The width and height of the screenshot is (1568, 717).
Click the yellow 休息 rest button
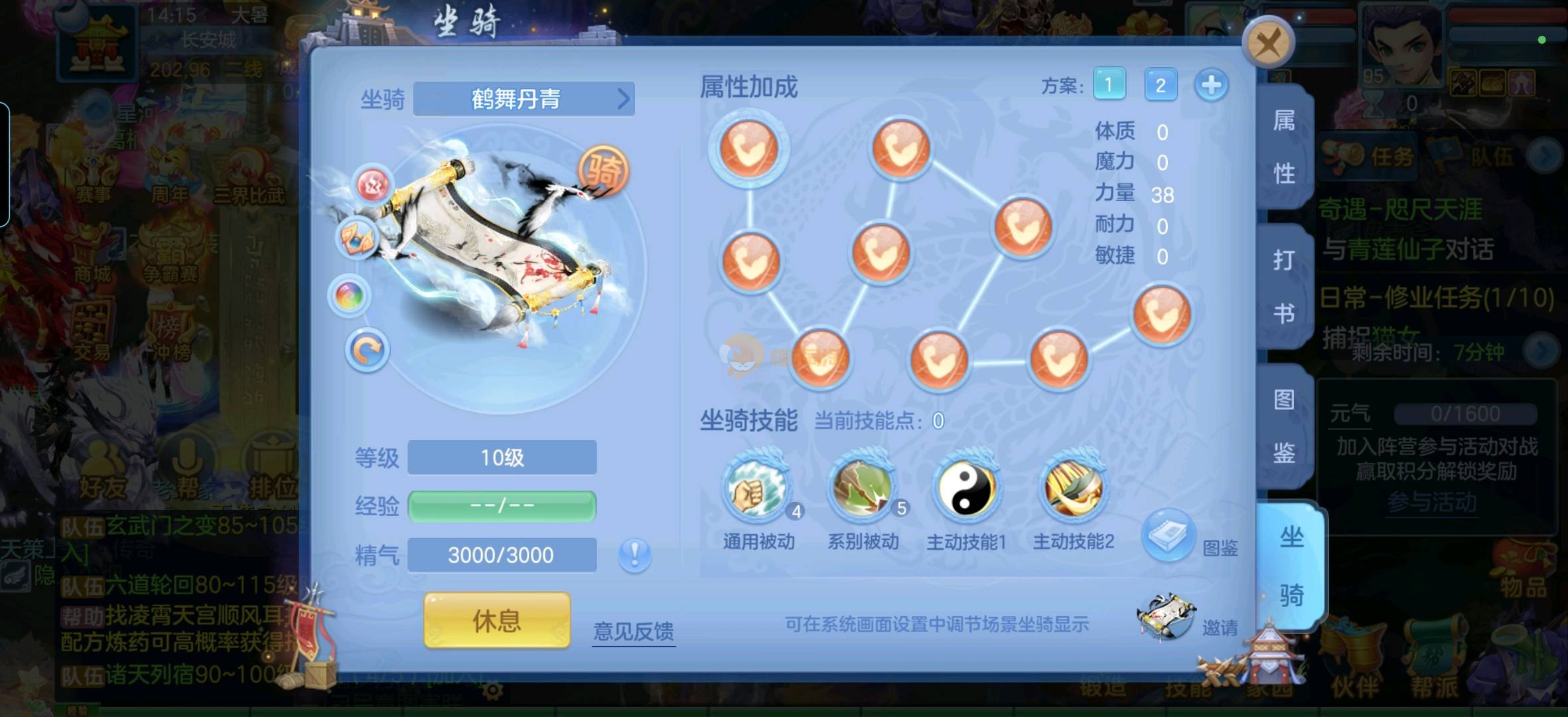(497, 621)
